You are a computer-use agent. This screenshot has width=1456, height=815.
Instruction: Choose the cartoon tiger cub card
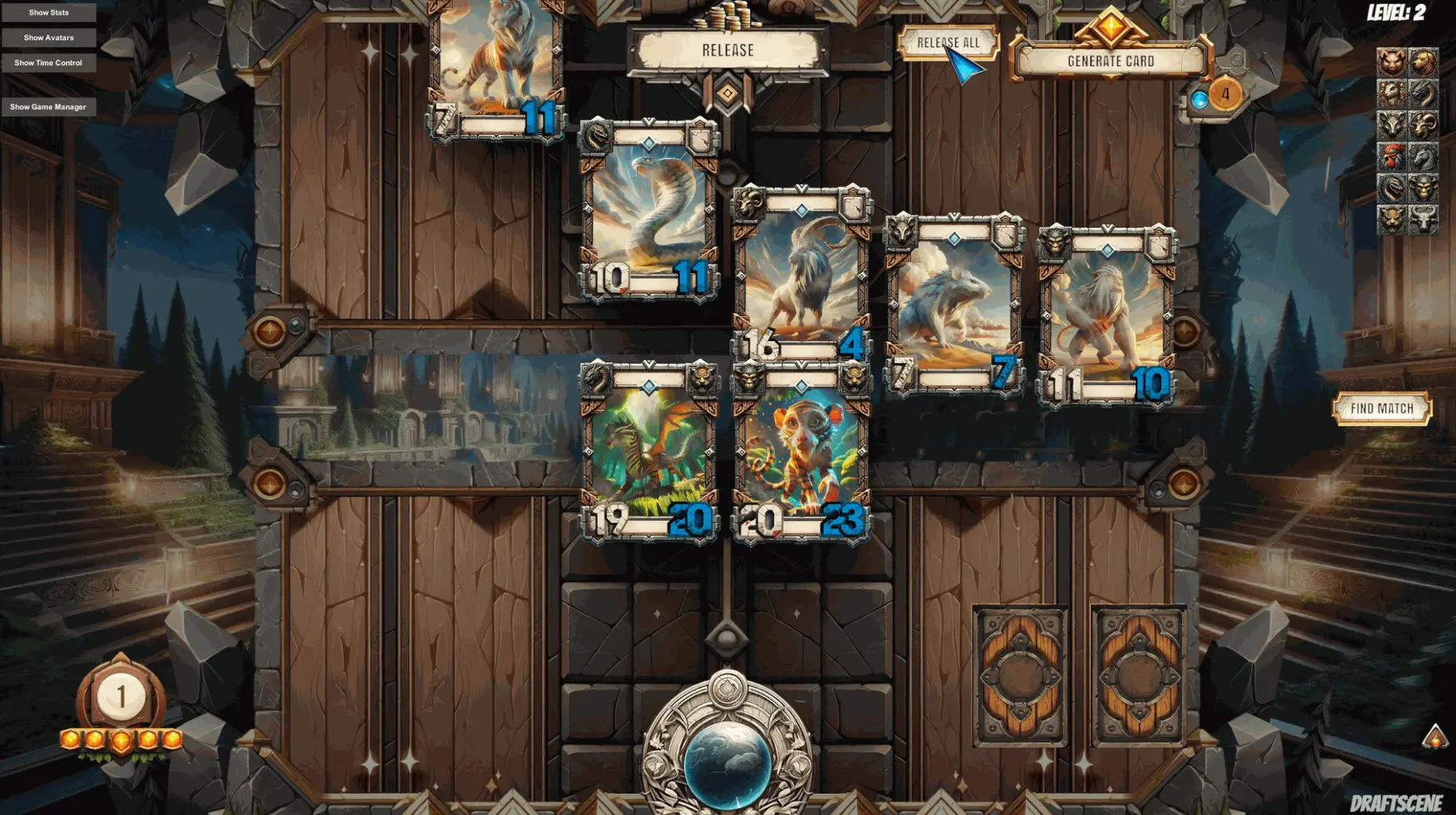[x=800, y=451]
